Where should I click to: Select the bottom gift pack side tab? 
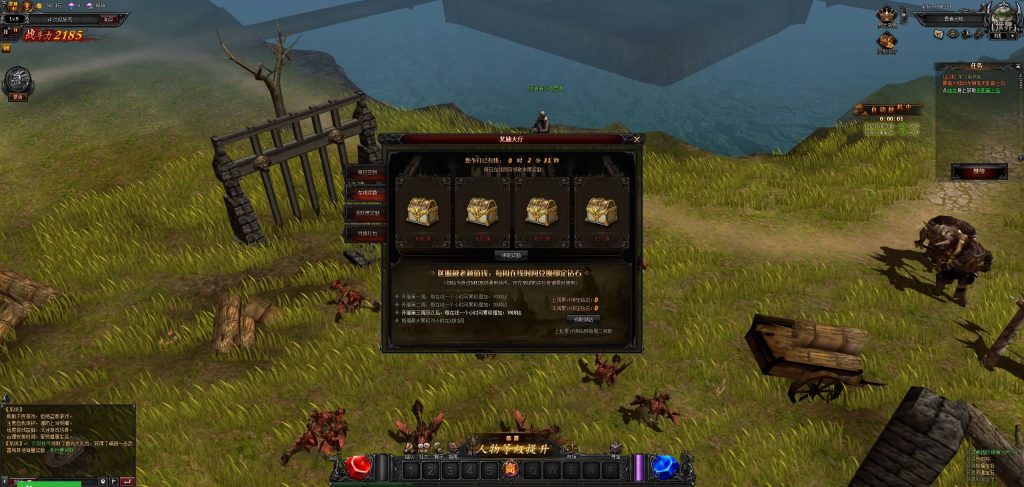click(365, 233)
